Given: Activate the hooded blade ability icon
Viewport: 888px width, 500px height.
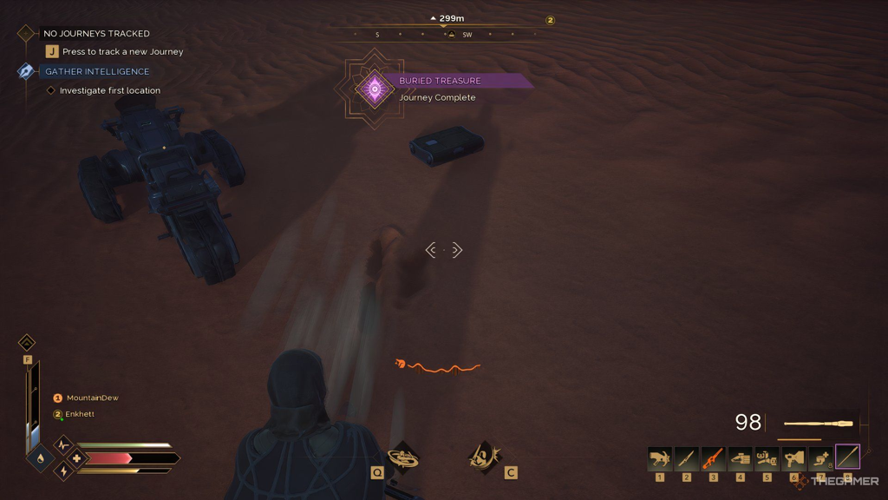Looking at the screenshot, I should click(x=484, y=457).
